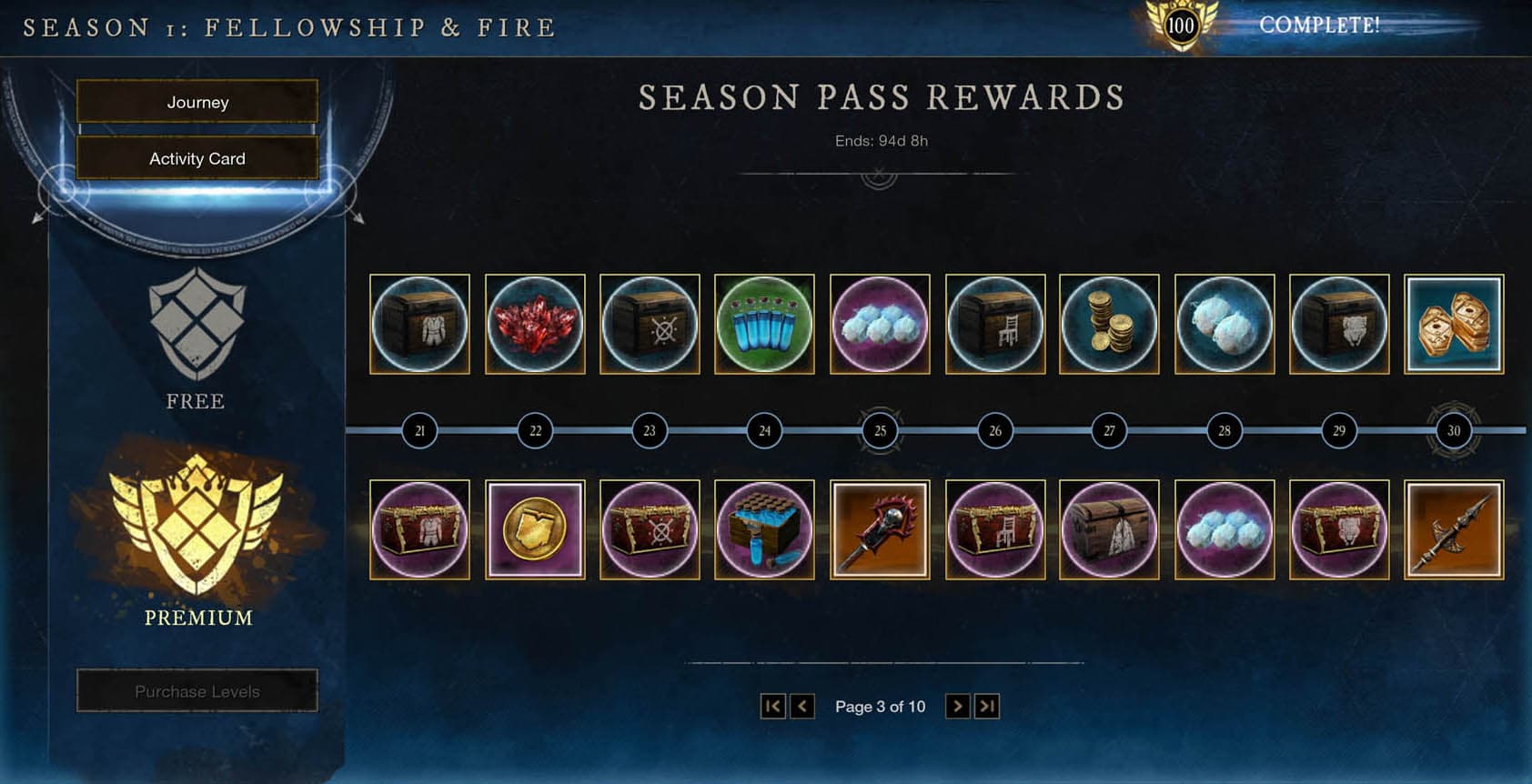Click the gold markers reward at level 30 free track
The width and height of the screenshot is (1532, 784).
point(1453,326)
